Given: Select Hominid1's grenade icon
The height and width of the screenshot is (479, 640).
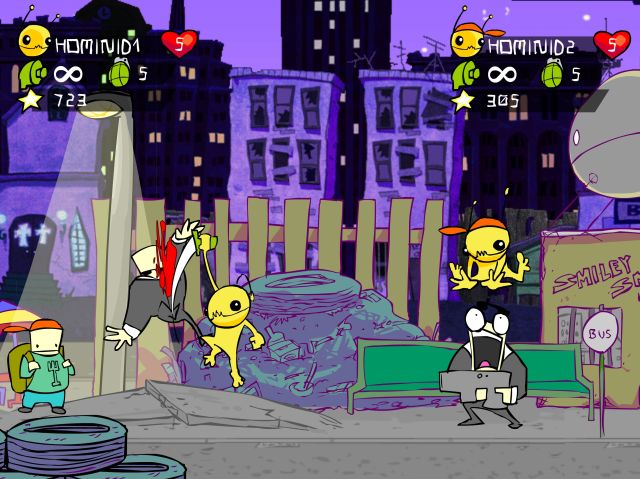Looking at the screenshot, I should (118, 73).
